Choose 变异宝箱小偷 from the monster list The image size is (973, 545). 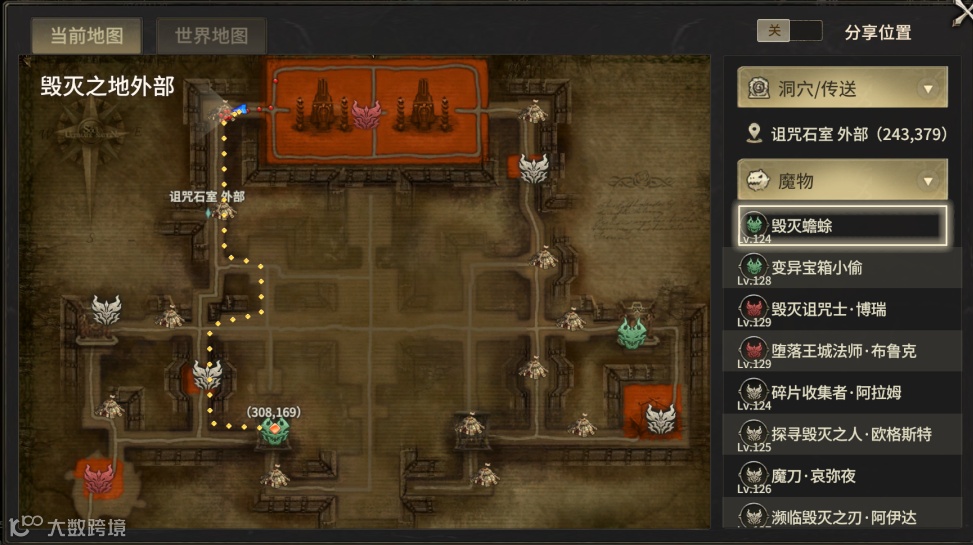(841, 268)
